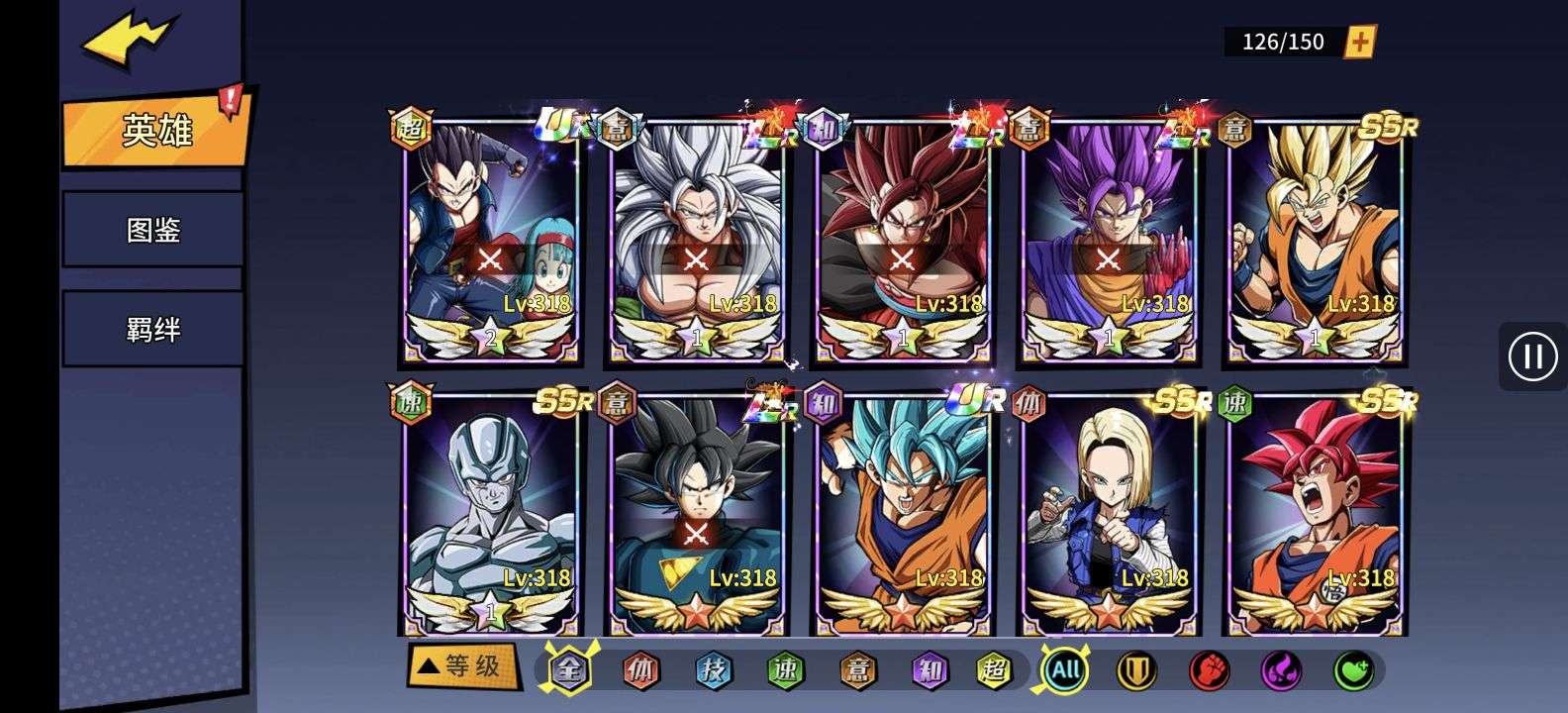Viewport: 1568px width, 713px height.
Task: Switch to the 英雄 heroes tab
Action: (155, 130)
